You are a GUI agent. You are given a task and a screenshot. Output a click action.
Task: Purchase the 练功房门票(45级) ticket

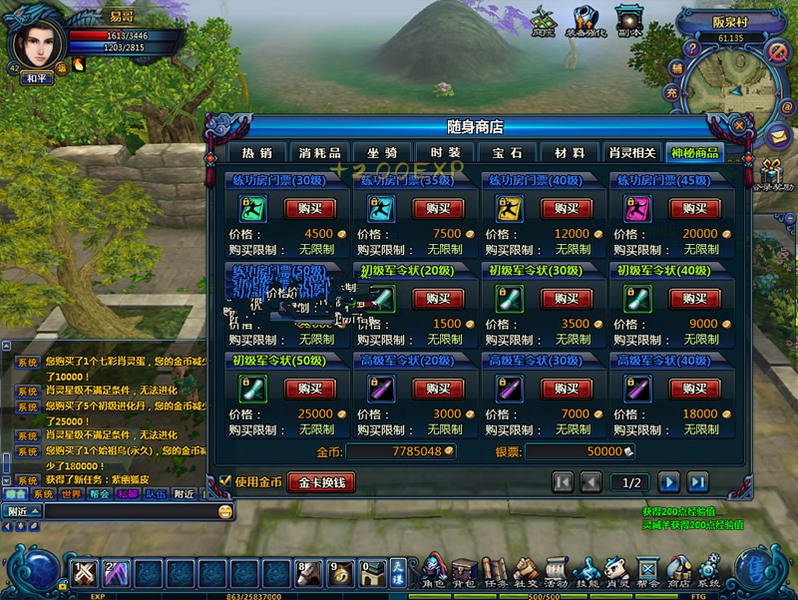694,208
